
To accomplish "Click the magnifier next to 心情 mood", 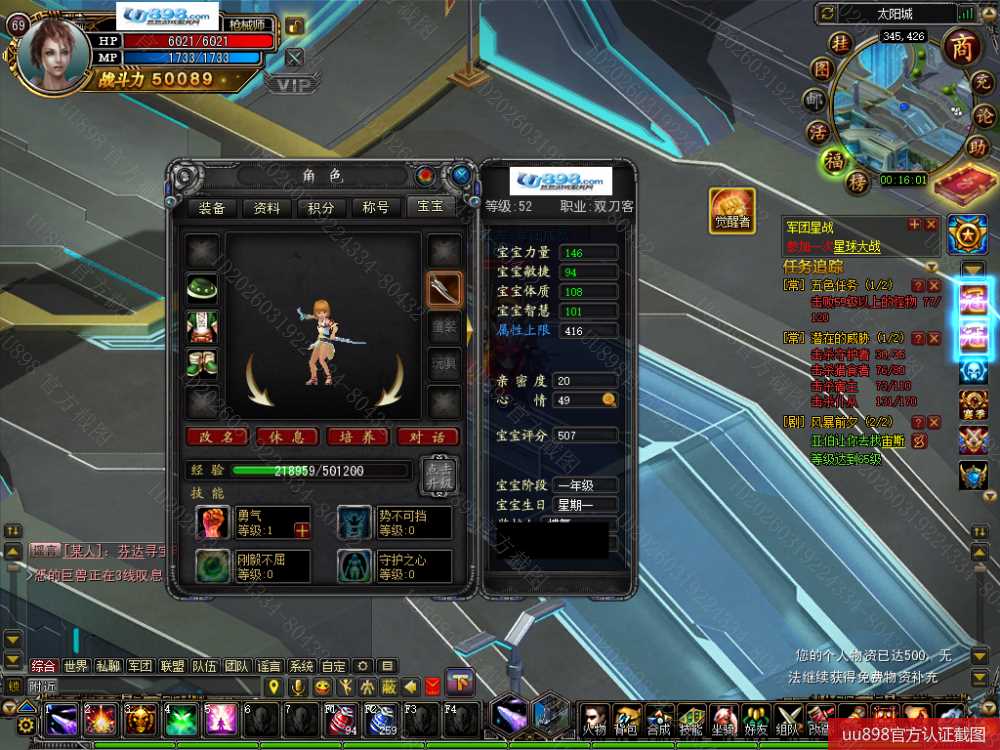I will click(608, 400).
